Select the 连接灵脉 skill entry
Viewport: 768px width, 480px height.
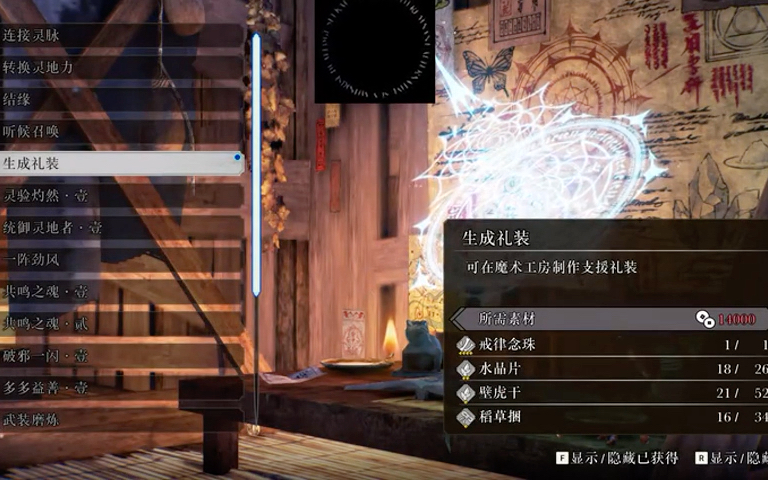click(120, 35)
